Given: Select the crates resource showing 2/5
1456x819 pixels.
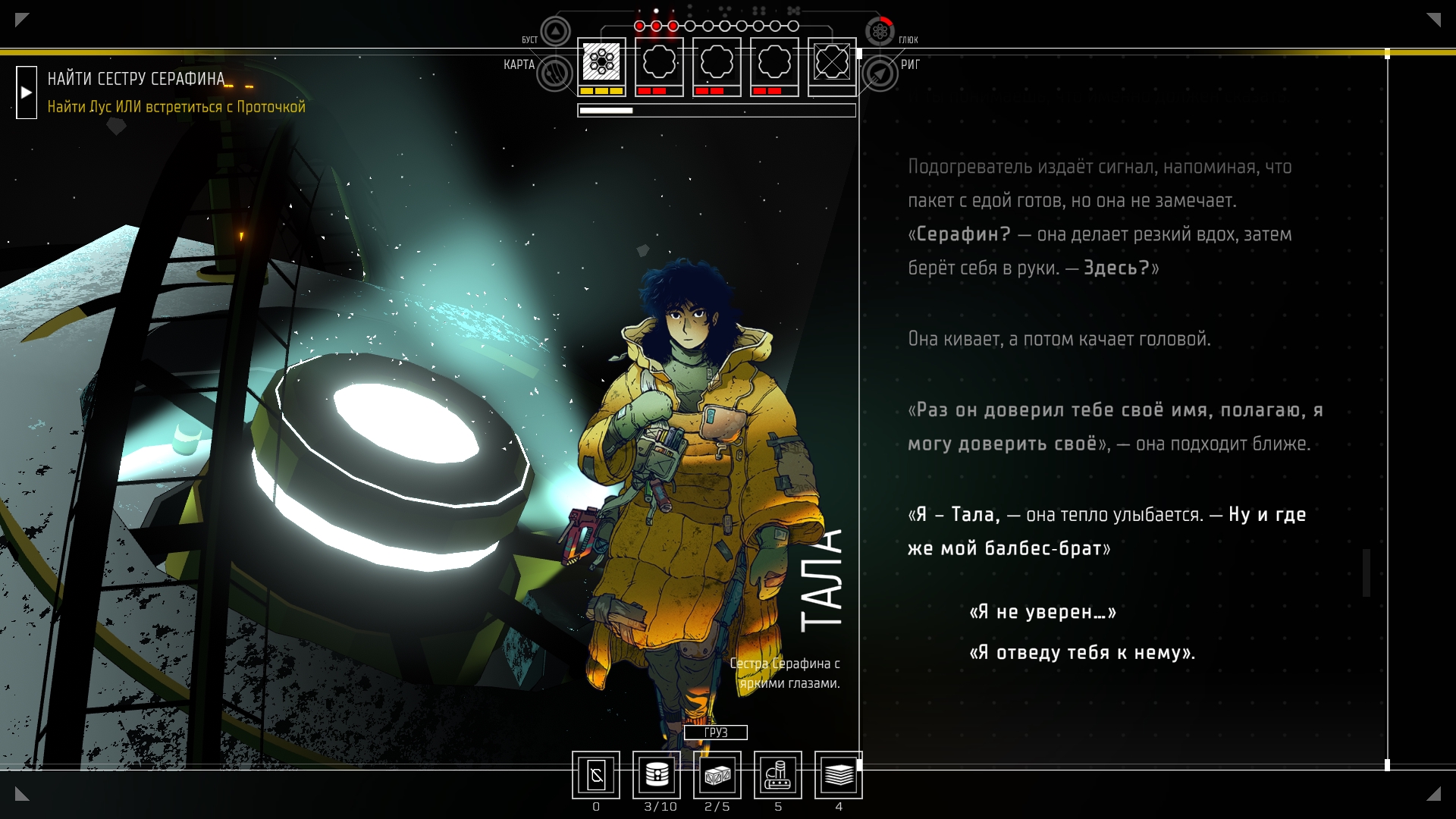Looking at the screenshot, I should (717, 775).
